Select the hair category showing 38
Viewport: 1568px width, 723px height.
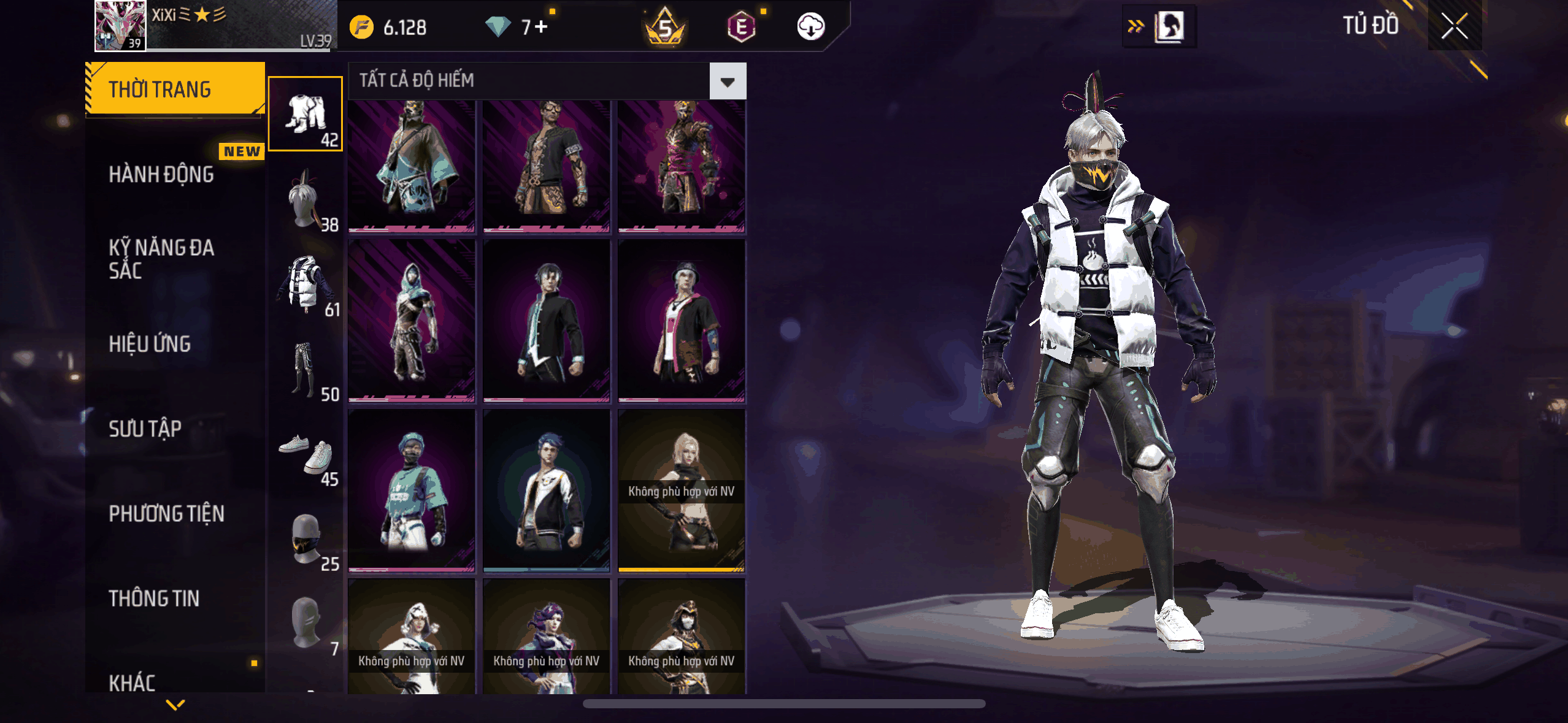tap(306, 199)
